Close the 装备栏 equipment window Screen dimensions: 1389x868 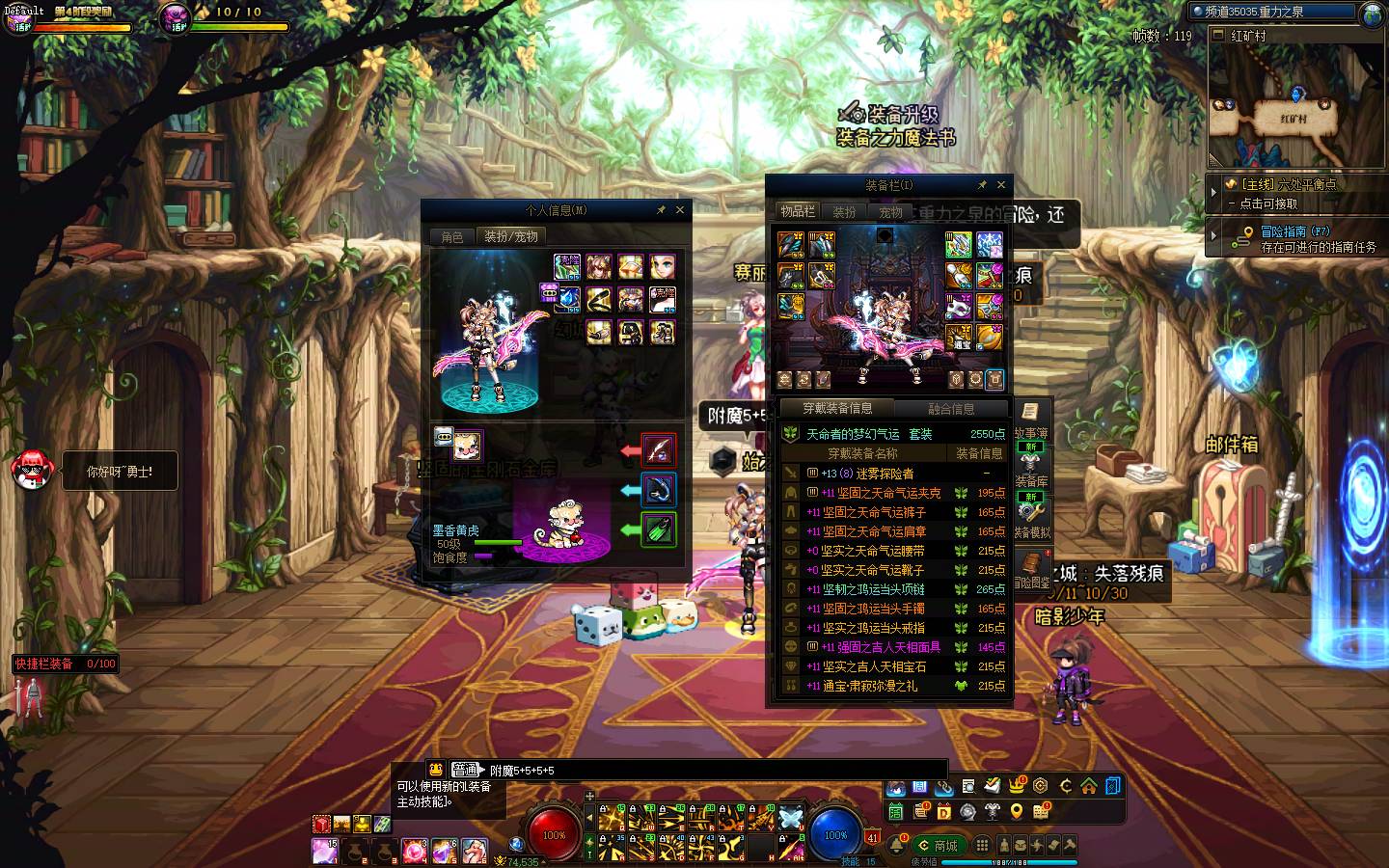(x=1000, y=184)
